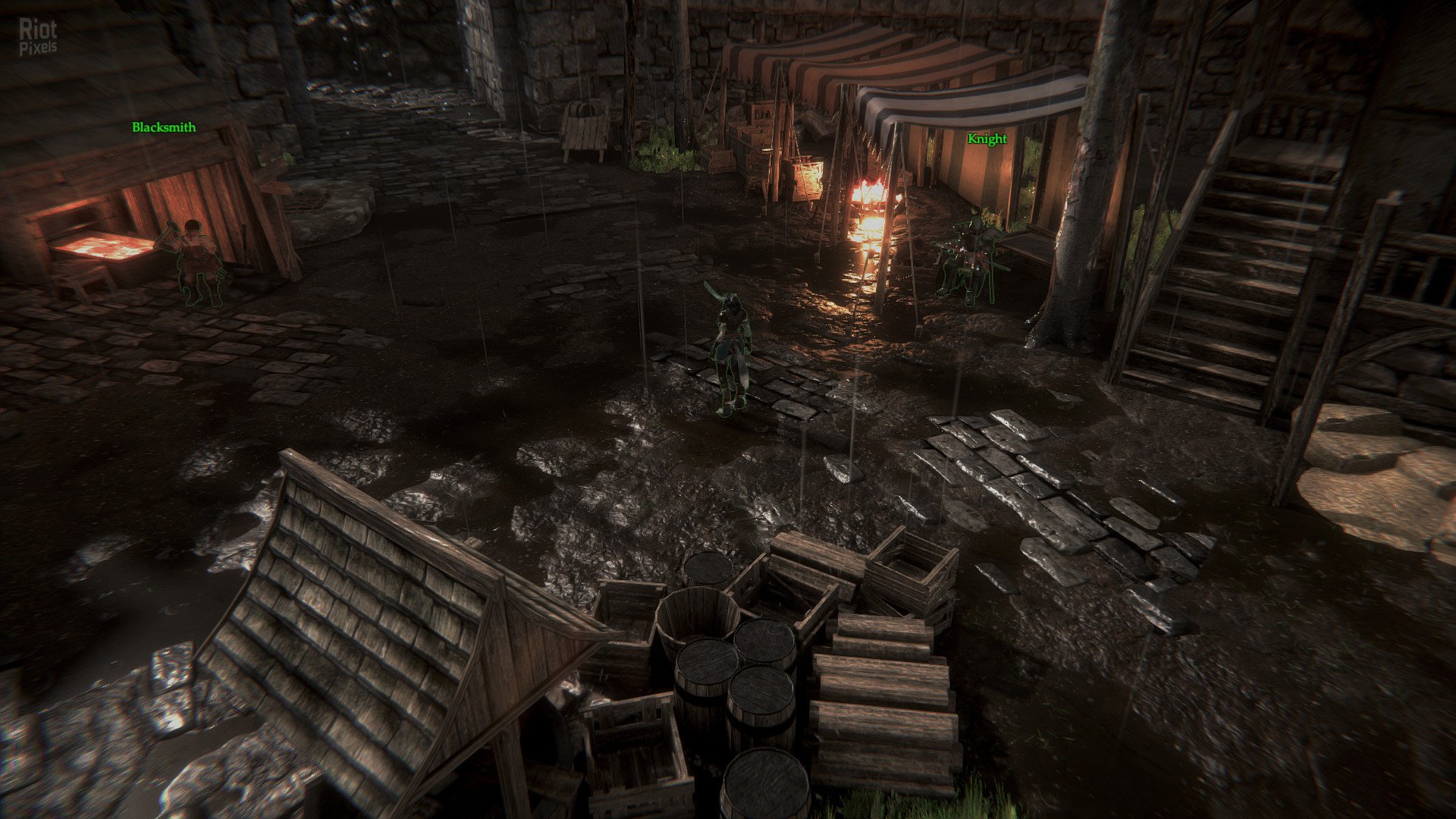Select the Blacksmith name label

(164, 127)
